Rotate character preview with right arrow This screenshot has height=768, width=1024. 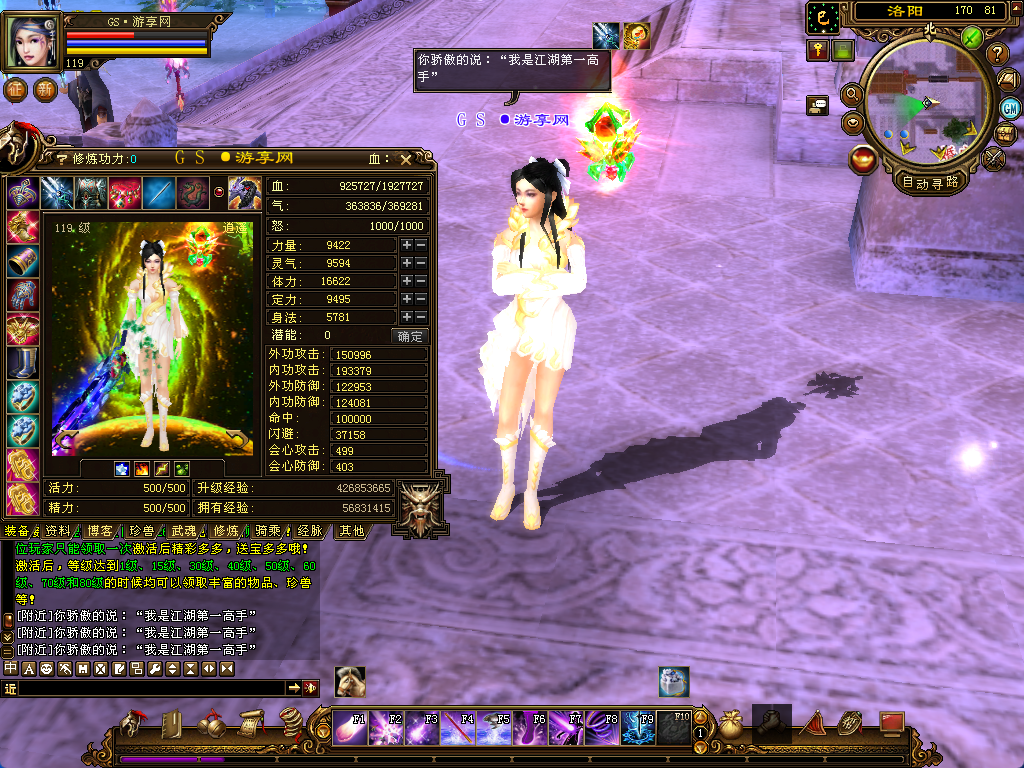236,439
